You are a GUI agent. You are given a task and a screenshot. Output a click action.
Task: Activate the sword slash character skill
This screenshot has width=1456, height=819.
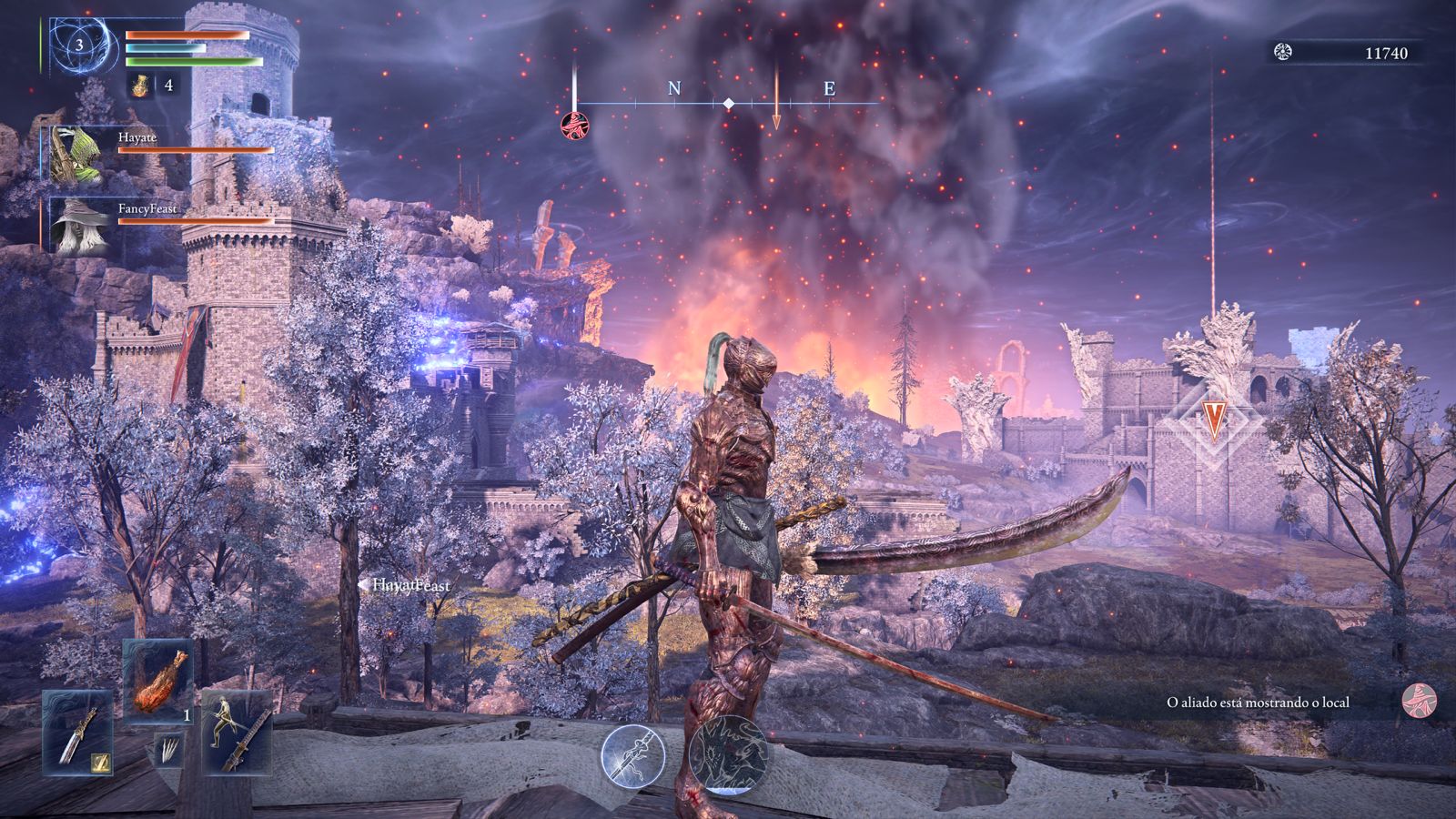click(632, 756)
